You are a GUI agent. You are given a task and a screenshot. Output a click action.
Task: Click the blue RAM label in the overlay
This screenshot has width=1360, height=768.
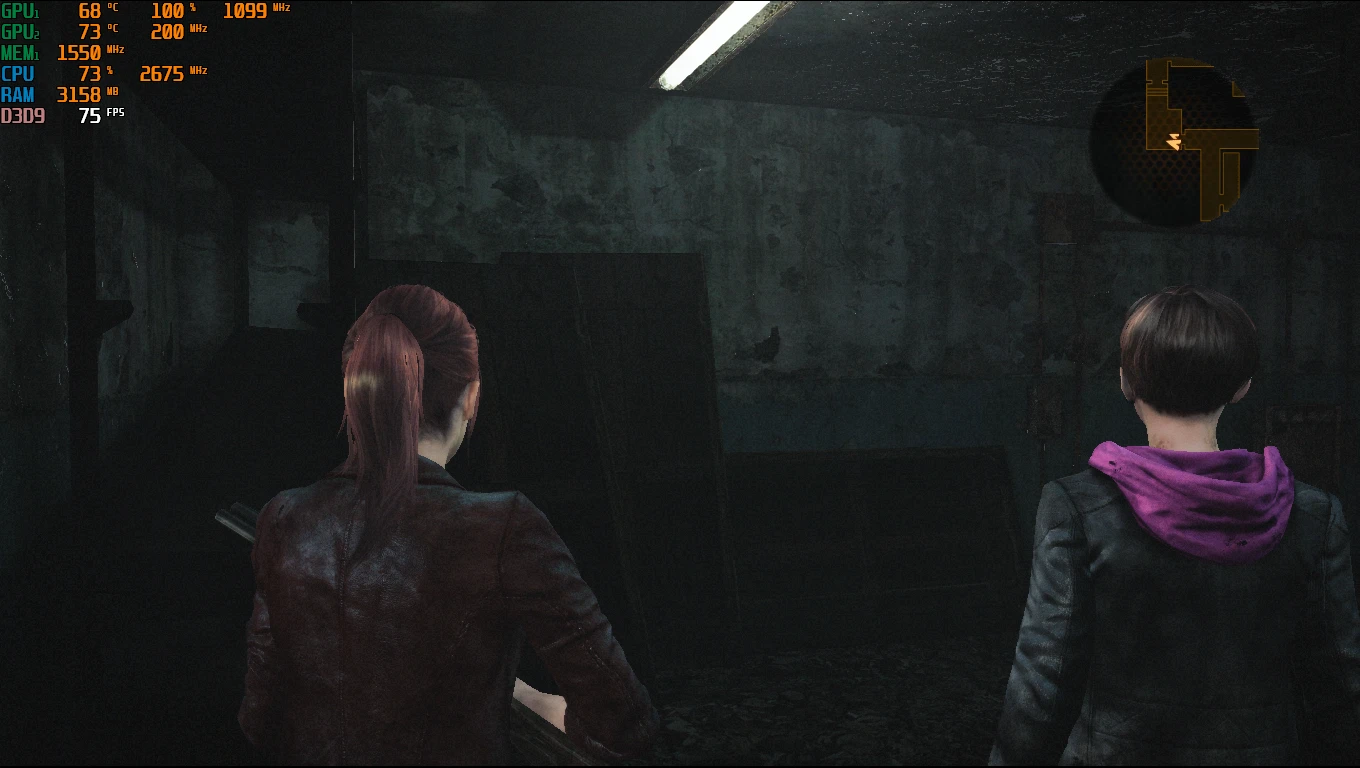coord(18,94)
